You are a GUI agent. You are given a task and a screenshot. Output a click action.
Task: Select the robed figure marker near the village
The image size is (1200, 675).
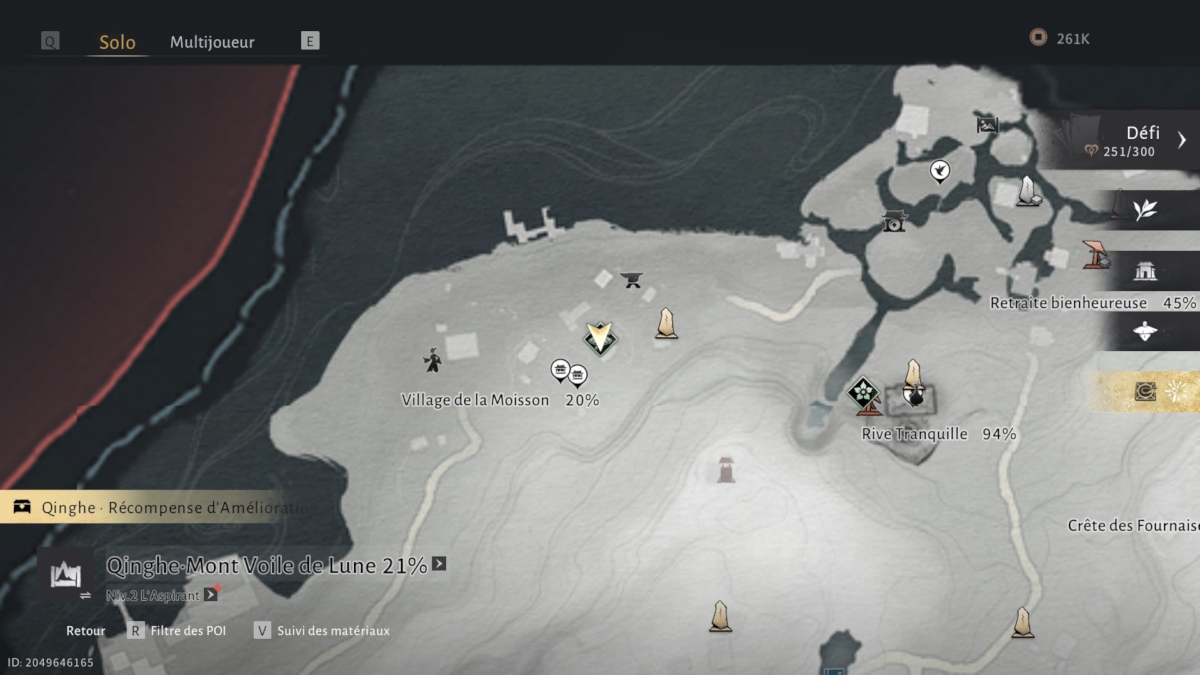432,360
